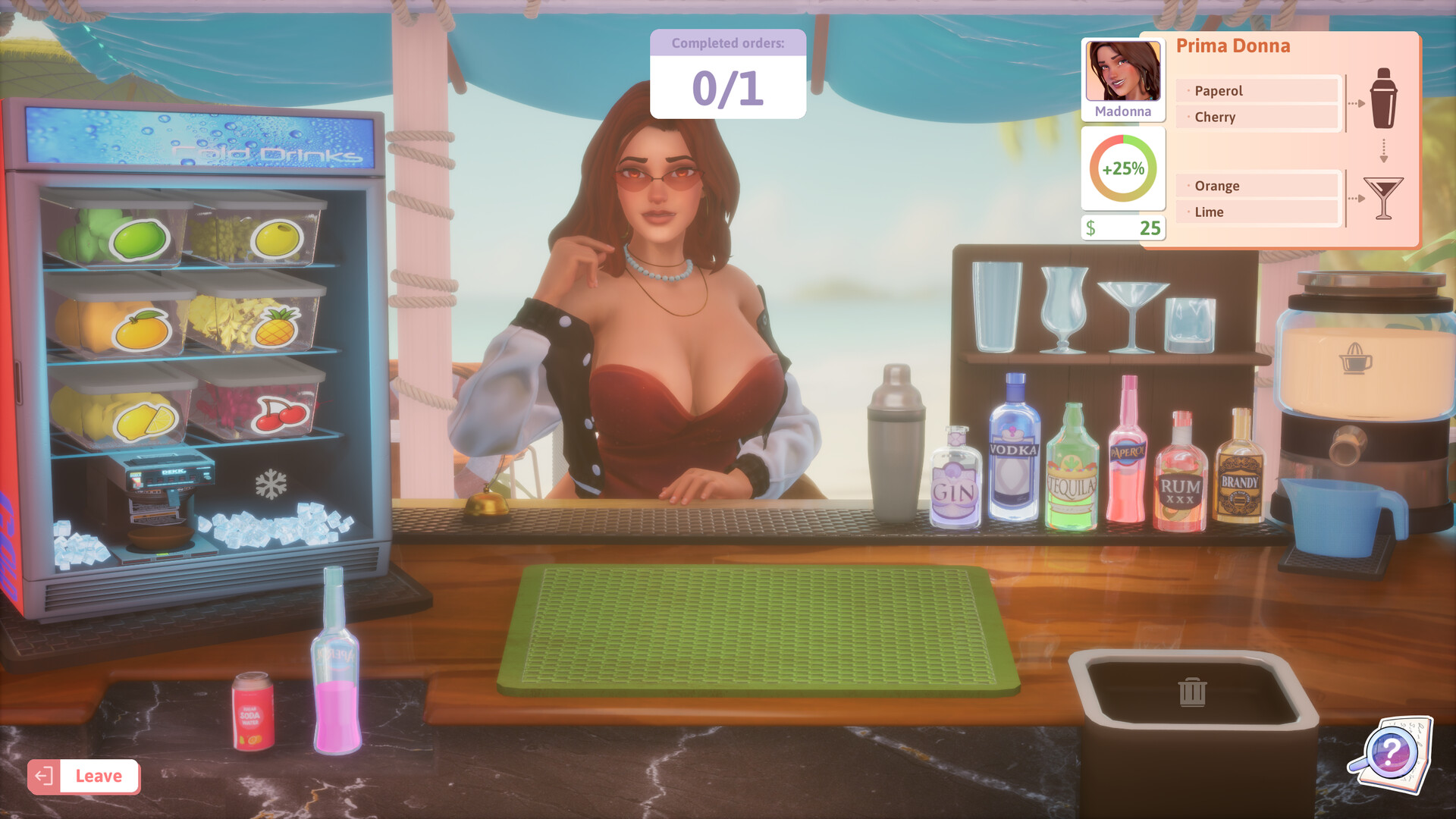Select the lime bin in the fridge

click(140, 239)
